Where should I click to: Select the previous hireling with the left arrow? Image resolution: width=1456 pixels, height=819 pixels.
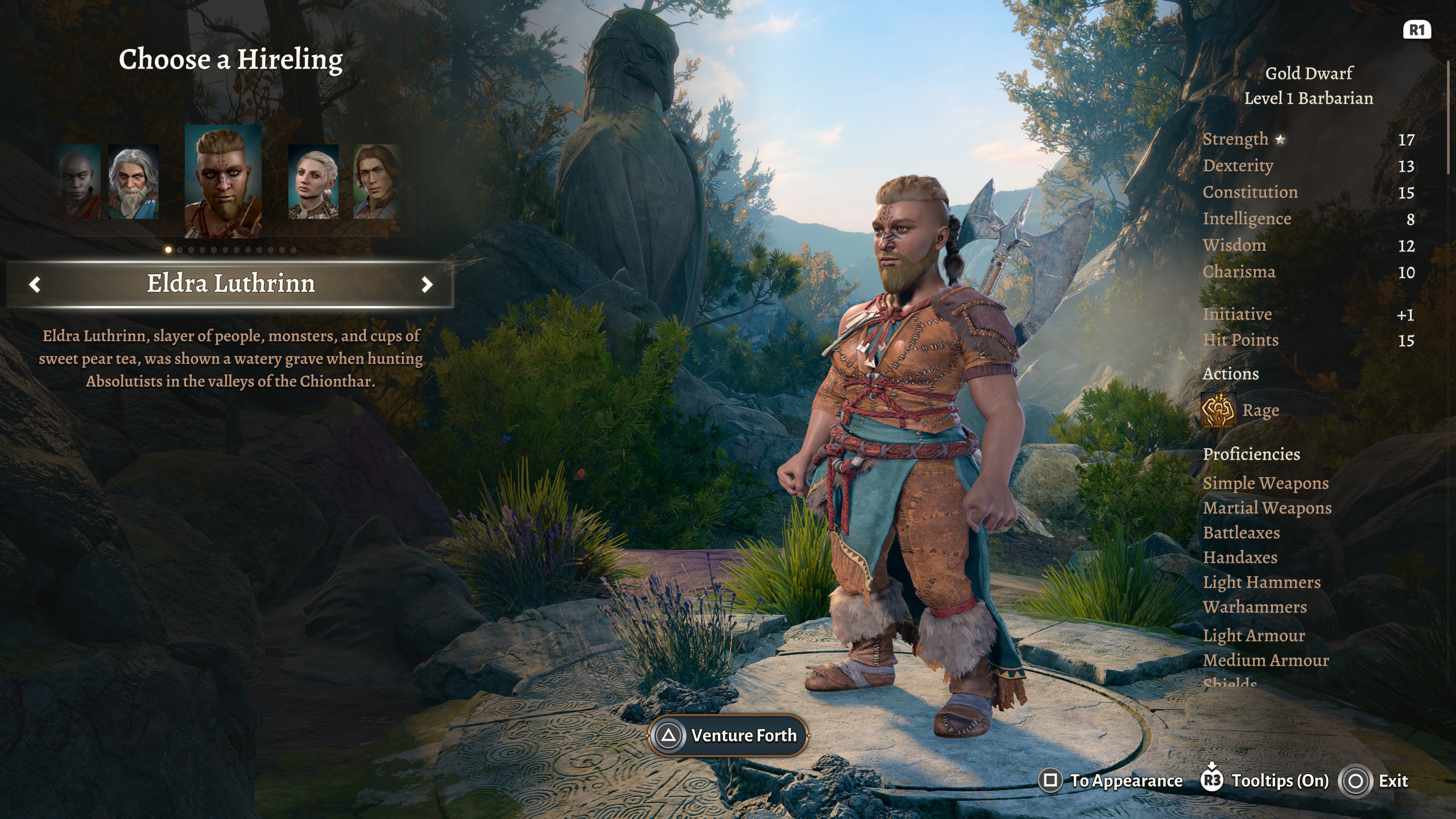[35, 284]
